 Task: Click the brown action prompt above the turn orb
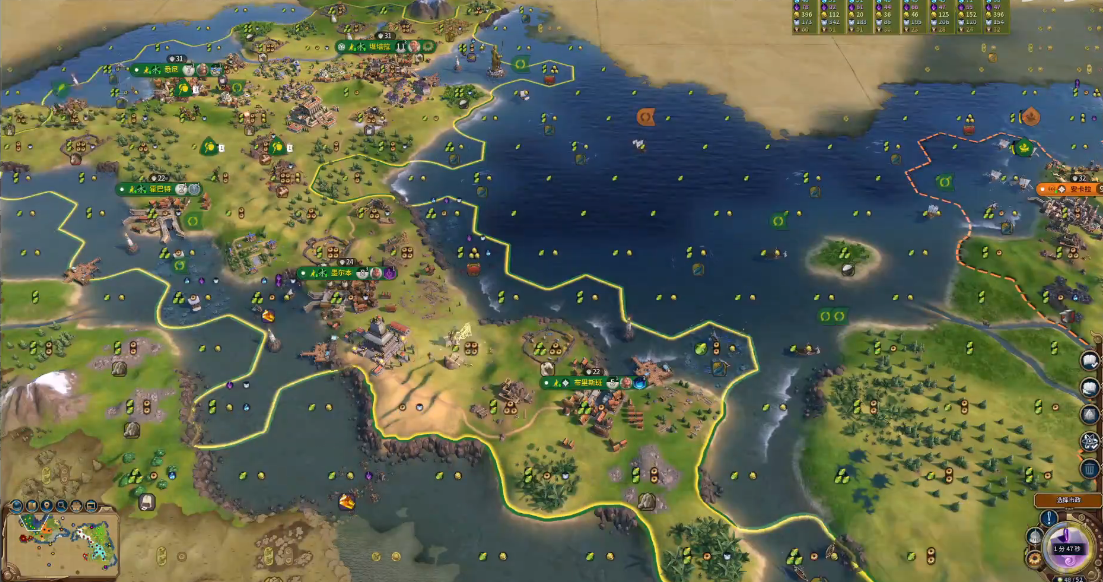point(1066,499)
